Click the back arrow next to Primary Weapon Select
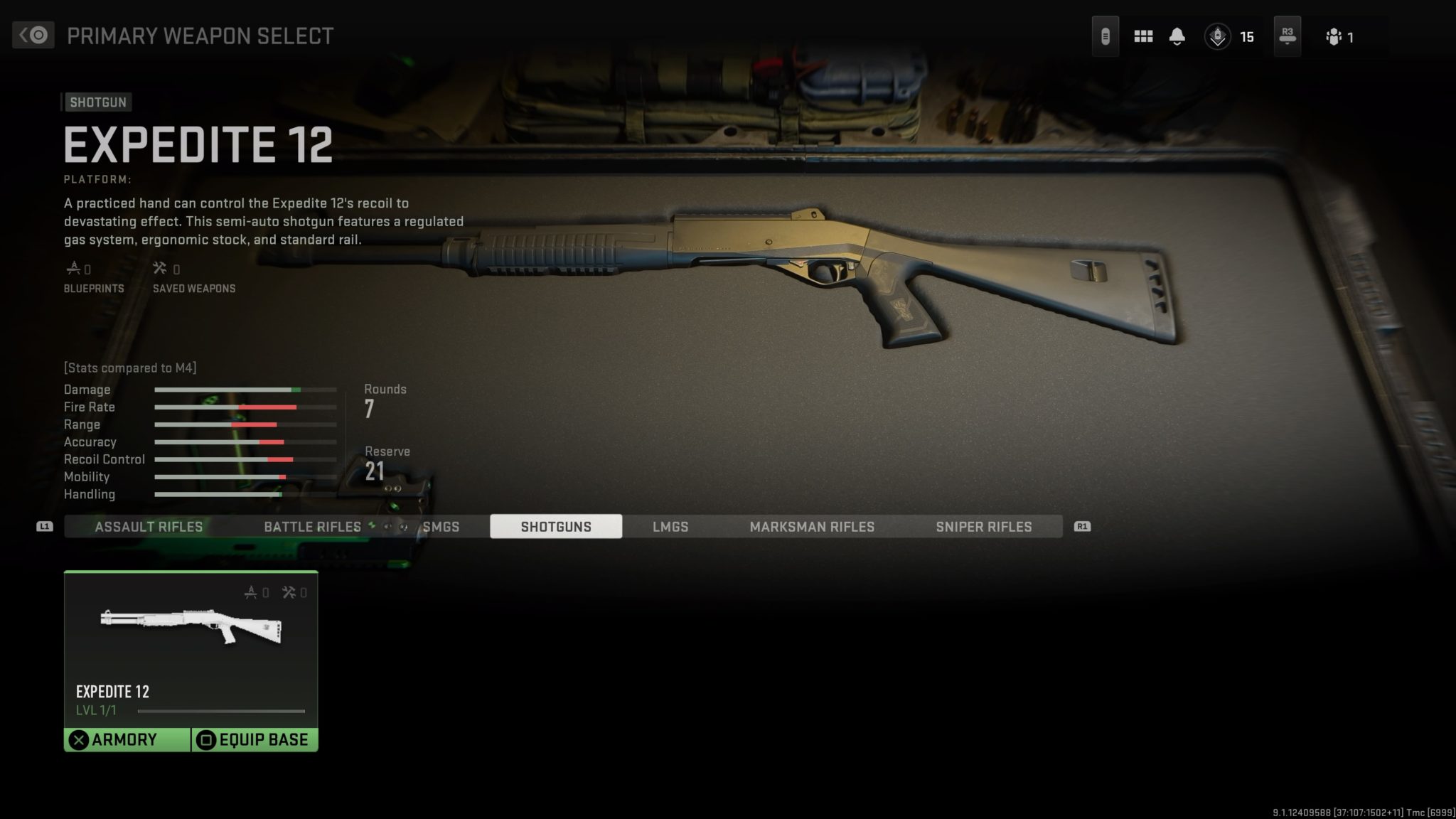The image size is (1456, 819). point(33,33)
